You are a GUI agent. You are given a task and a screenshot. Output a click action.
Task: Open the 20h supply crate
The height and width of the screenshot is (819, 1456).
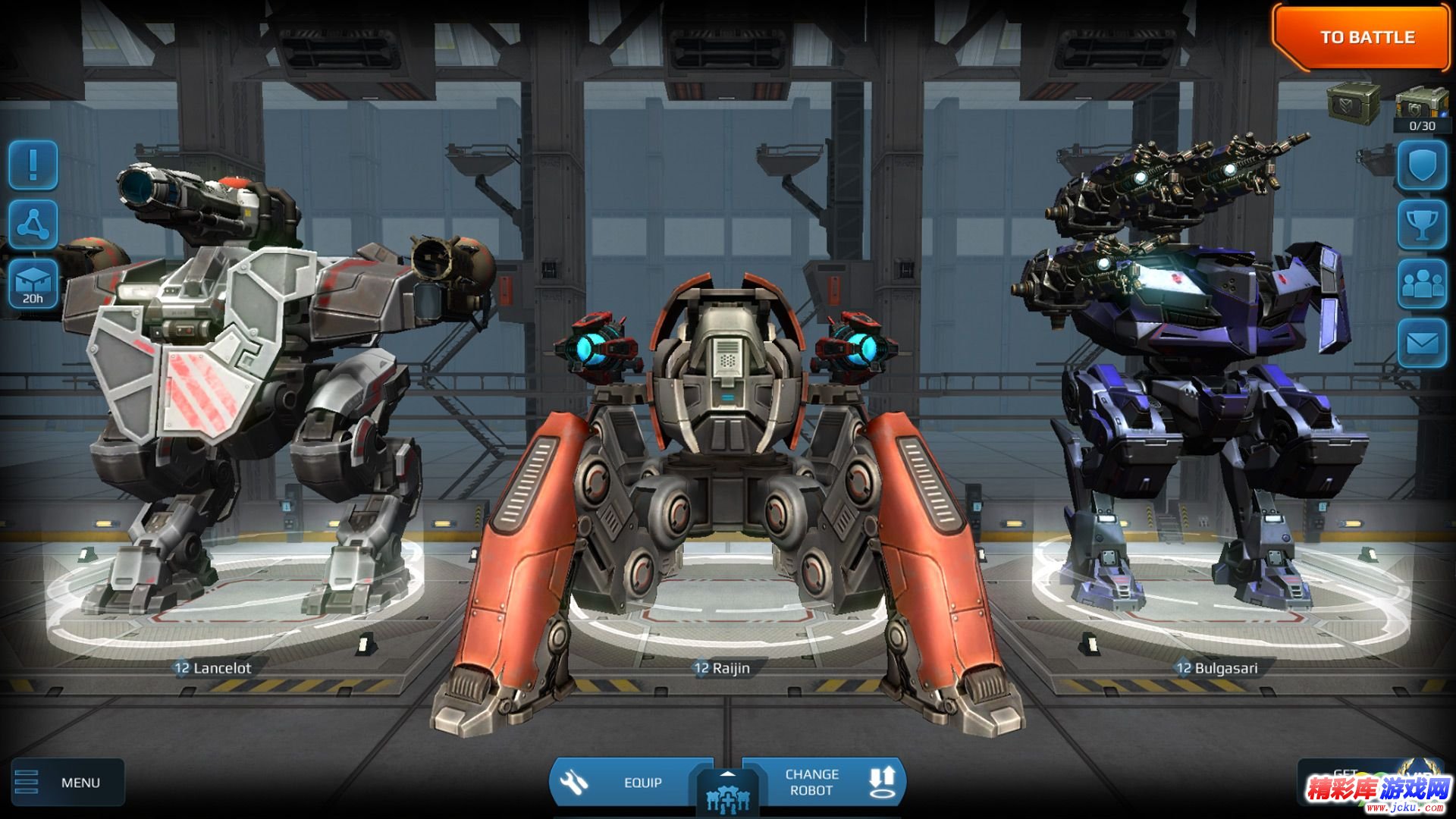(x=33, y=283)
